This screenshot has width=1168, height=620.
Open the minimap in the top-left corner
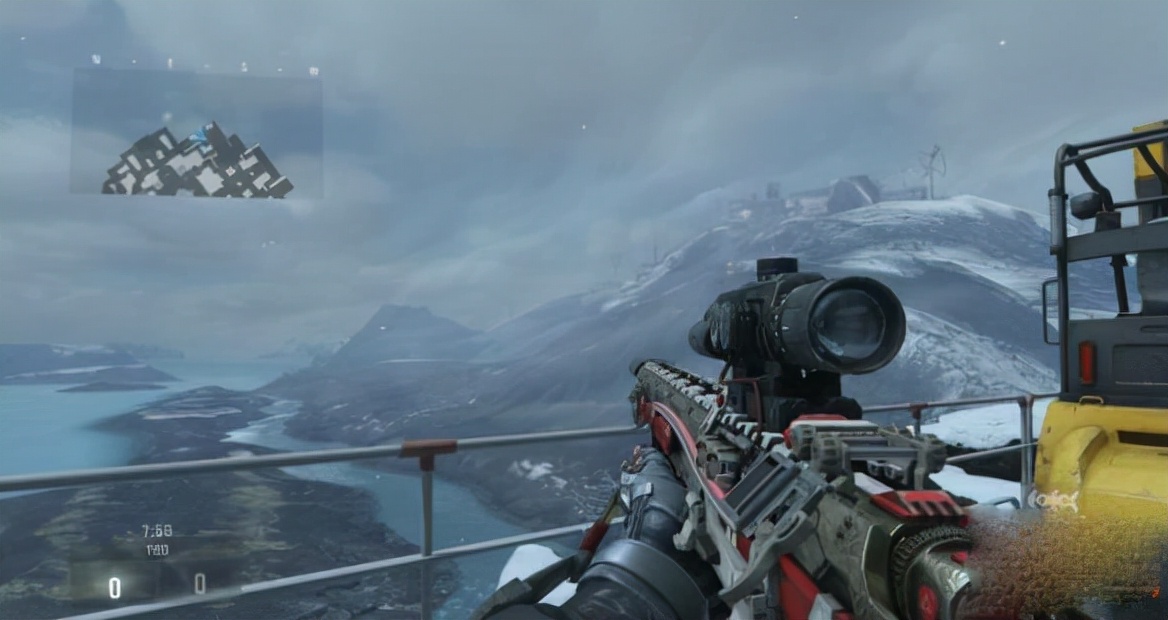point(197,135)
